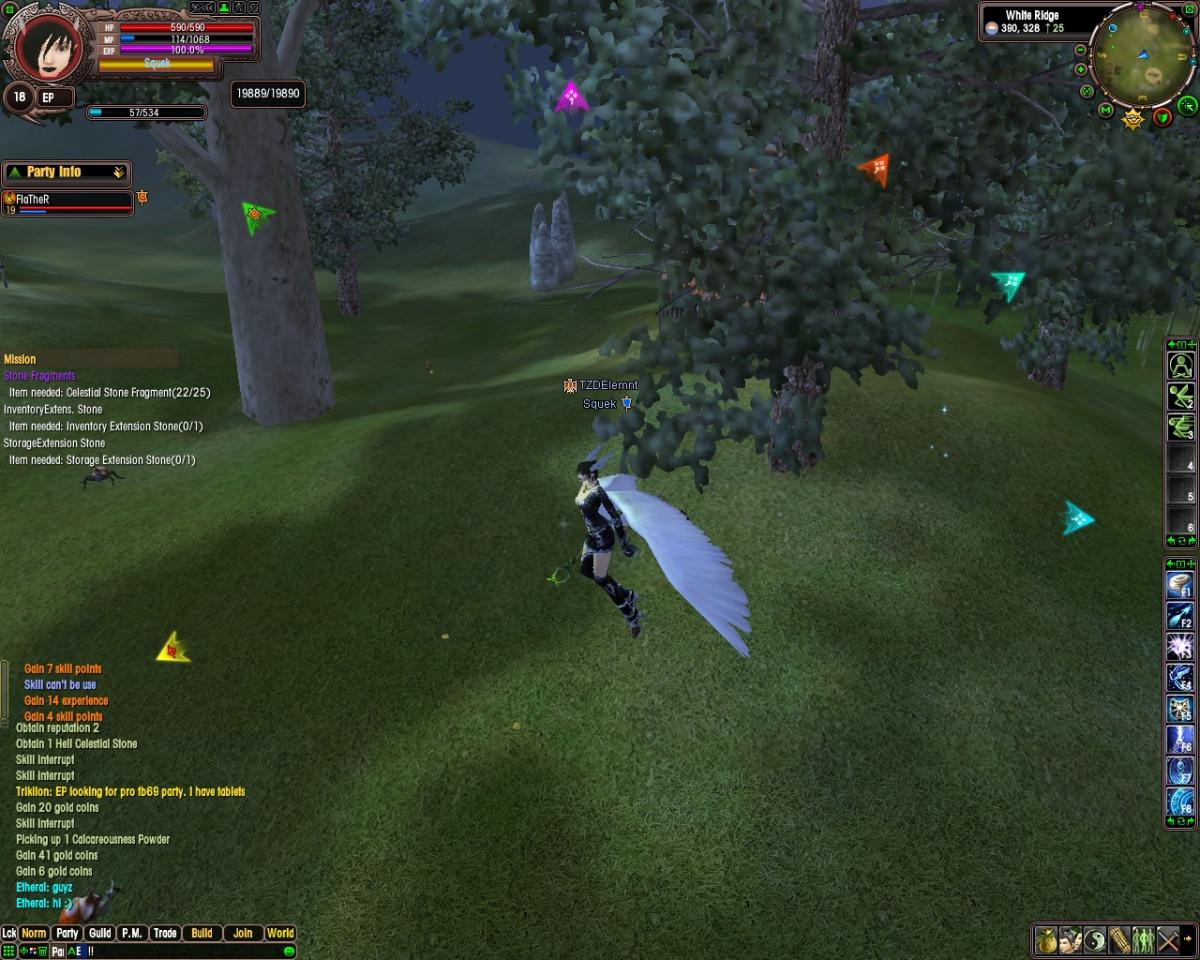Collapse the Party Info panel
The width and height of the screenshot is (1200, 960).
coord(118,172)
